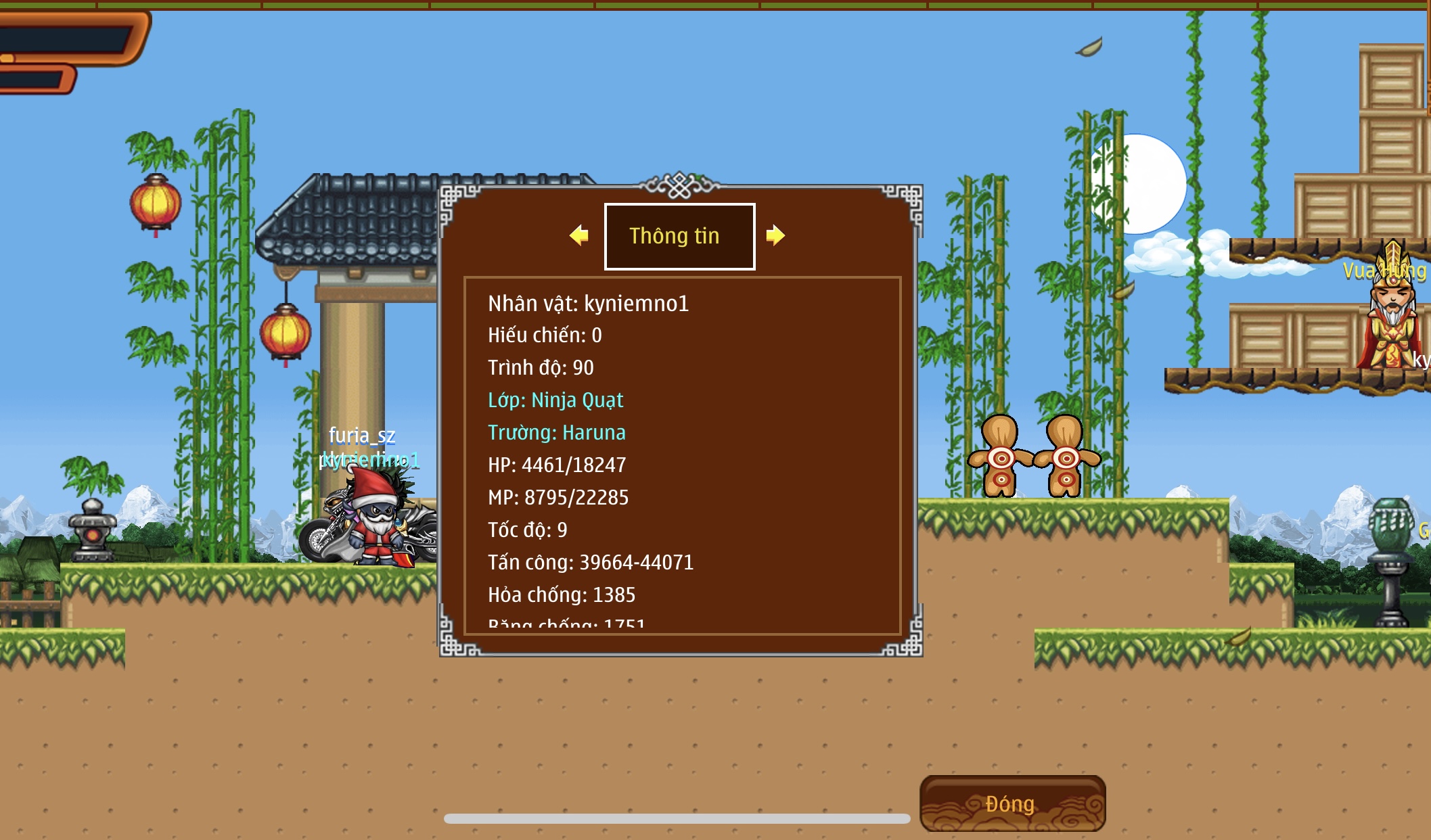This screenshot has width=1431, height=840.
Task: Close the panel with the Đóng button
Action: [1012, 803]
